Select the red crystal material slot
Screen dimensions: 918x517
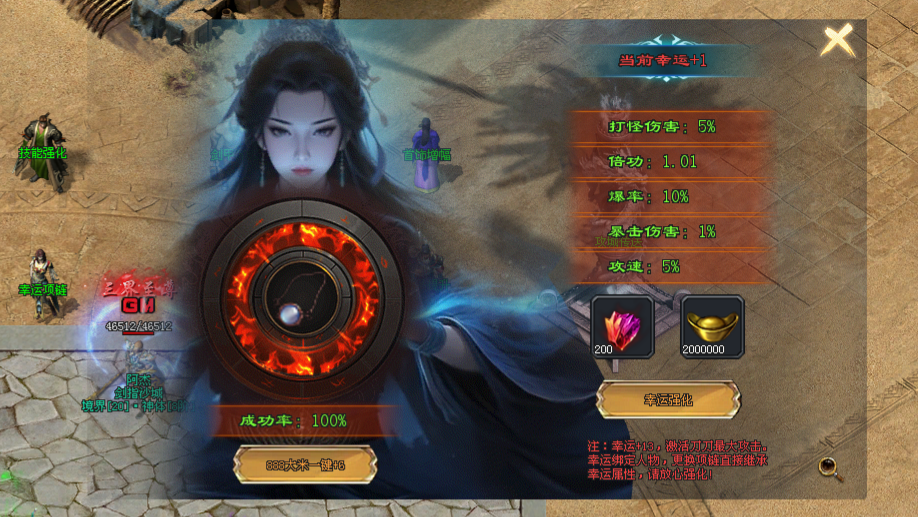pos(622,326)
